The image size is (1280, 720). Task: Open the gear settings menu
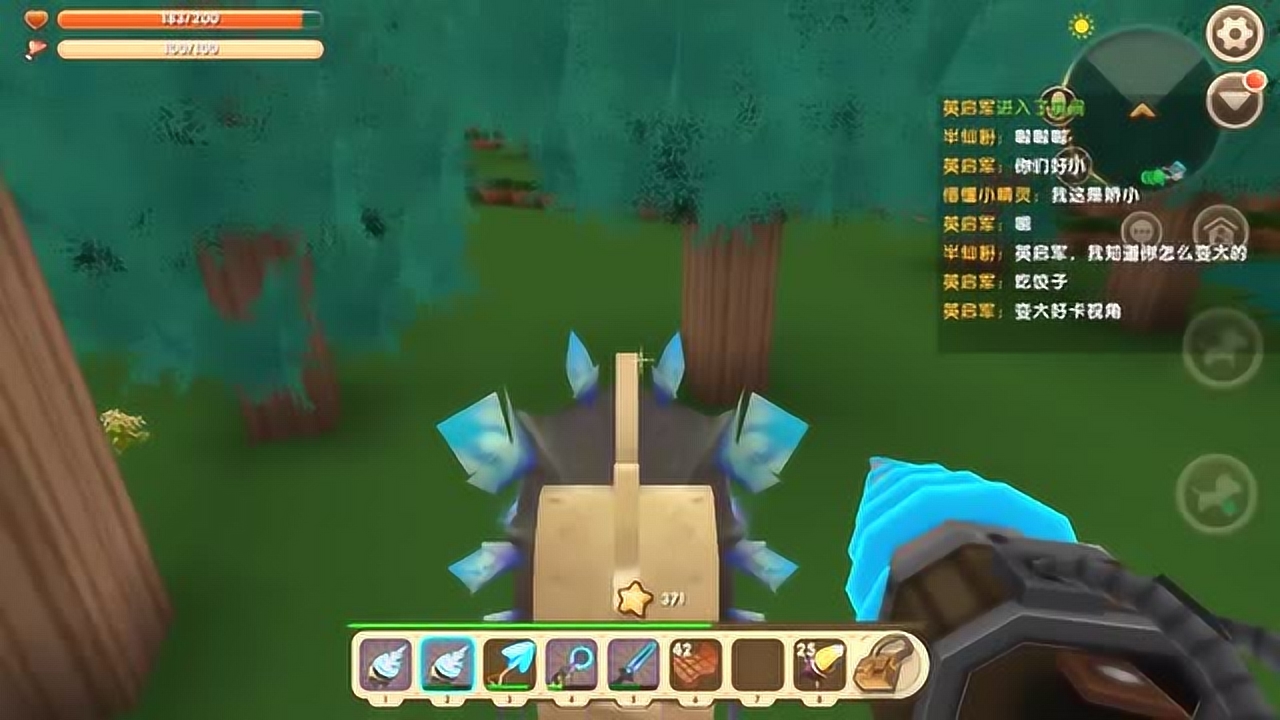coord(1235,33)
